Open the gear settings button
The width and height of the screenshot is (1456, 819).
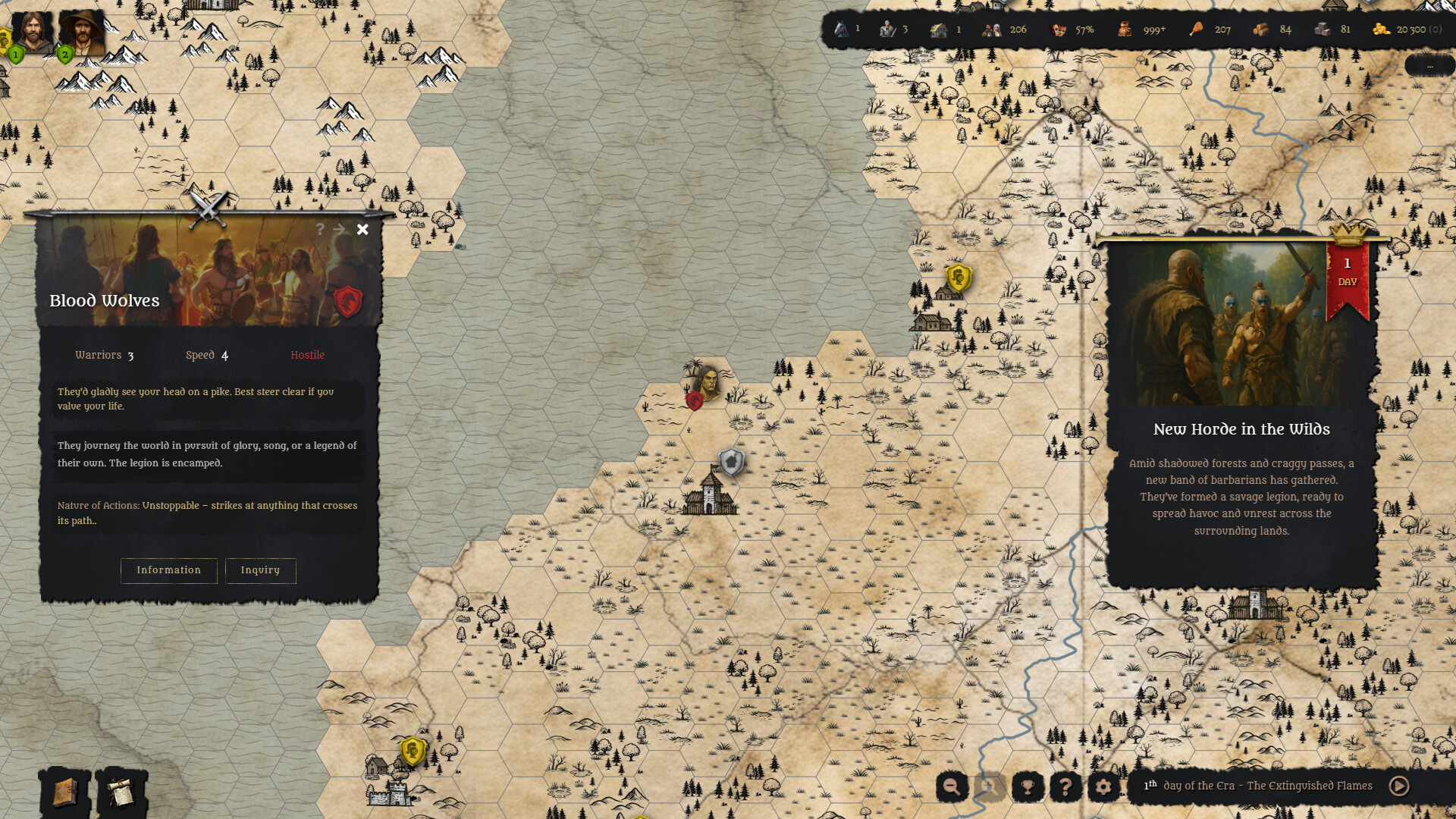click(1103, 786)
